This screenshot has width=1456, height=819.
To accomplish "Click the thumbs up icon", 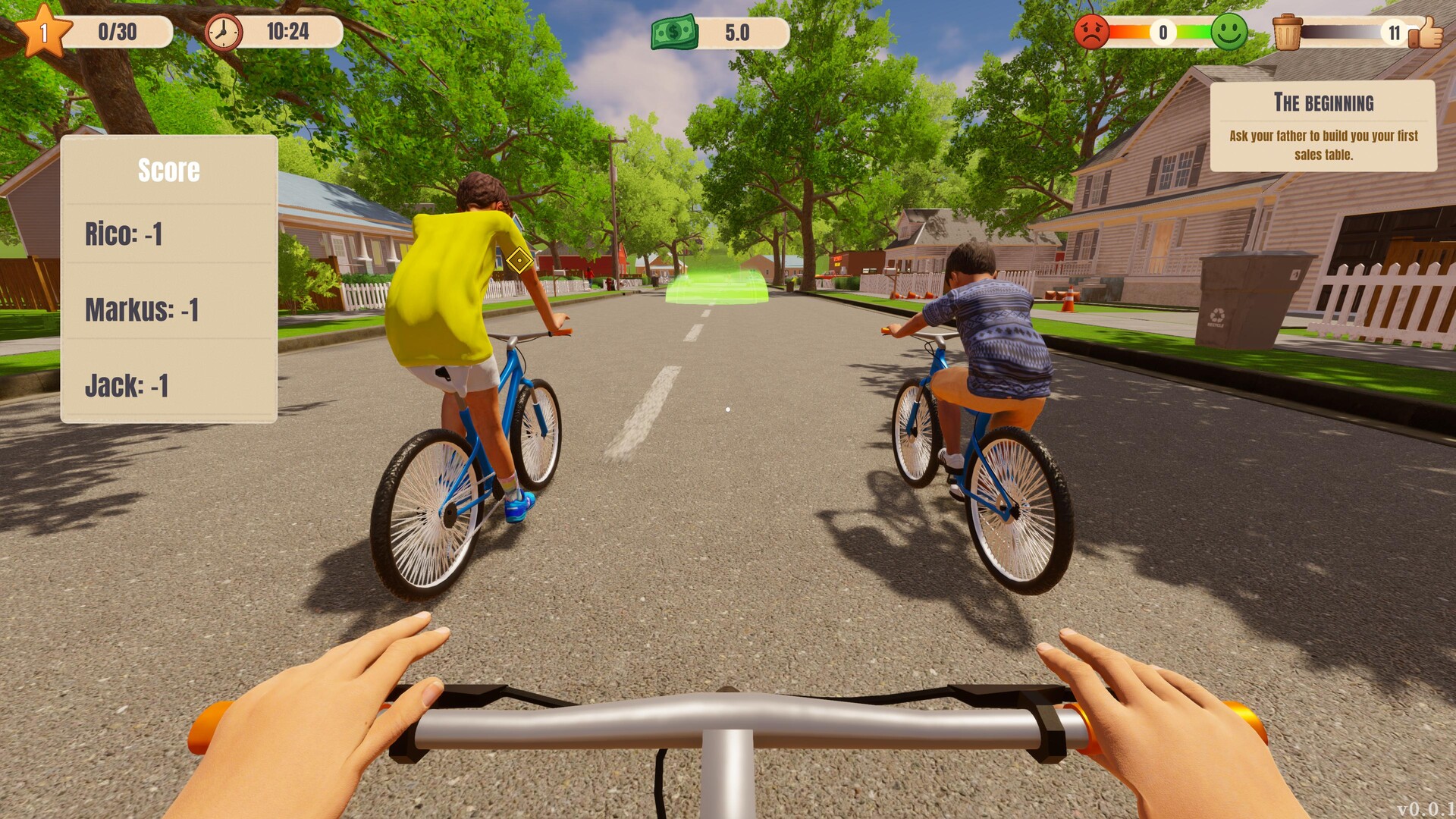I will tap(1428, 32).
